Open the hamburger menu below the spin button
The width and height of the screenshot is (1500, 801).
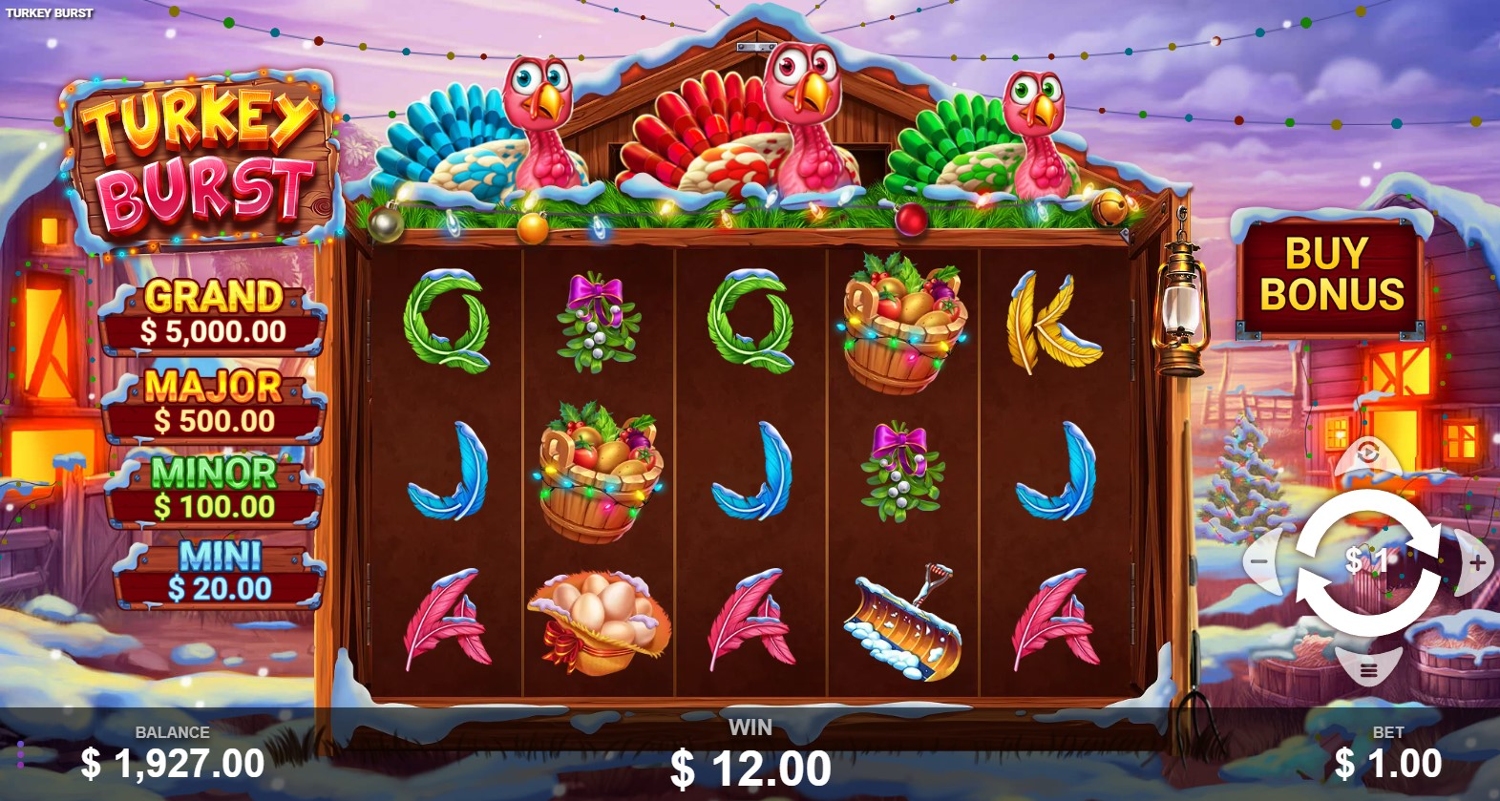pyautogui.click(x=1368, y=667)
